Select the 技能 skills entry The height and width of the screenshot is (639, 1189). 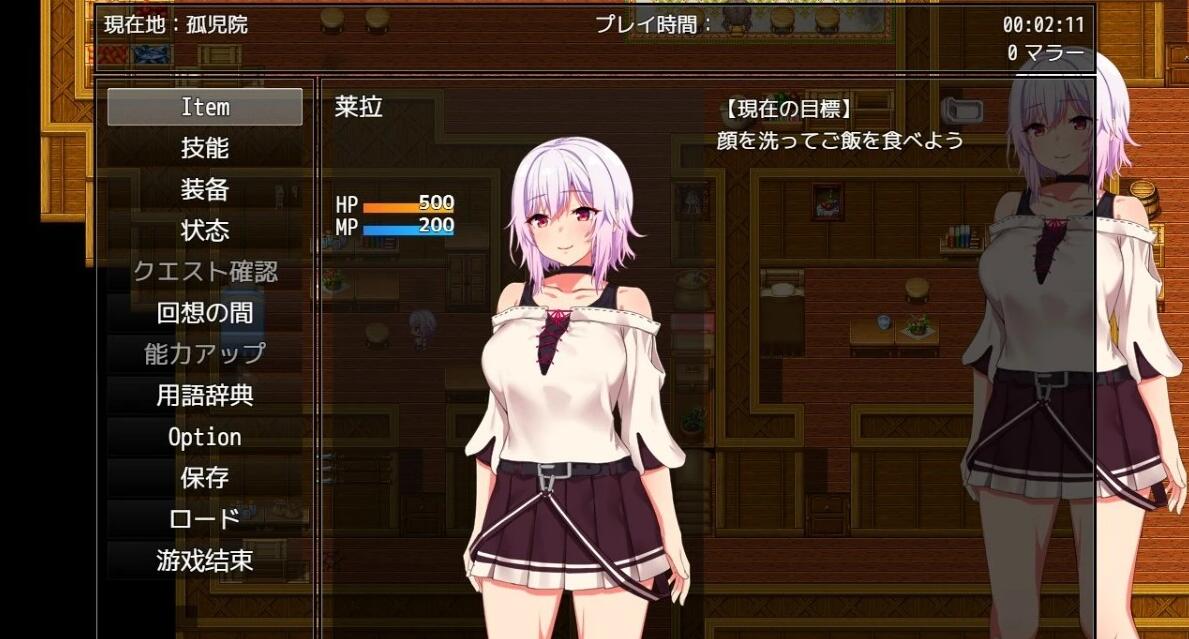(205, 148)
